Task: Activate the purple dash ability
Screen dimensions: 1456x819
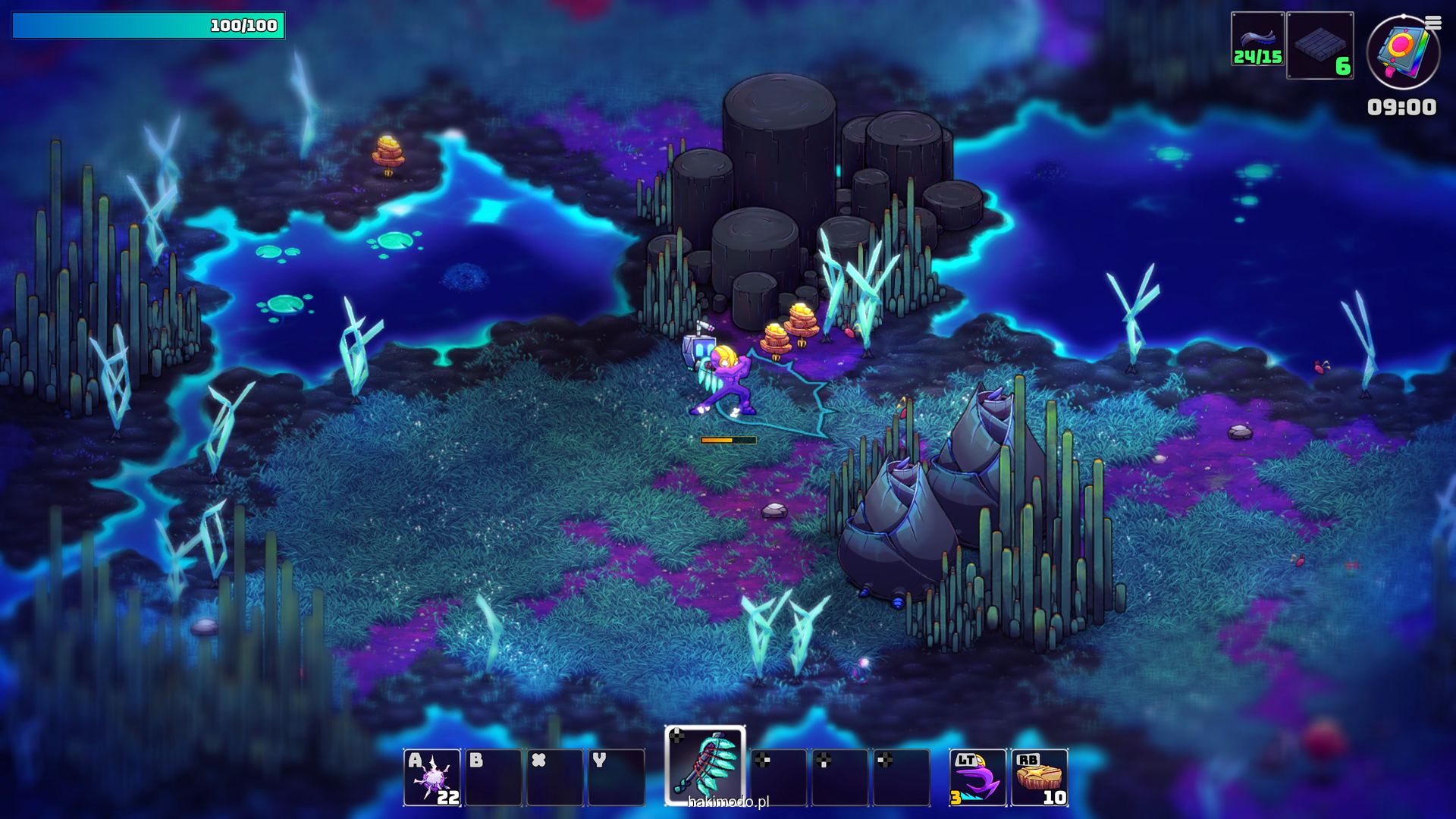Action: 977,777
